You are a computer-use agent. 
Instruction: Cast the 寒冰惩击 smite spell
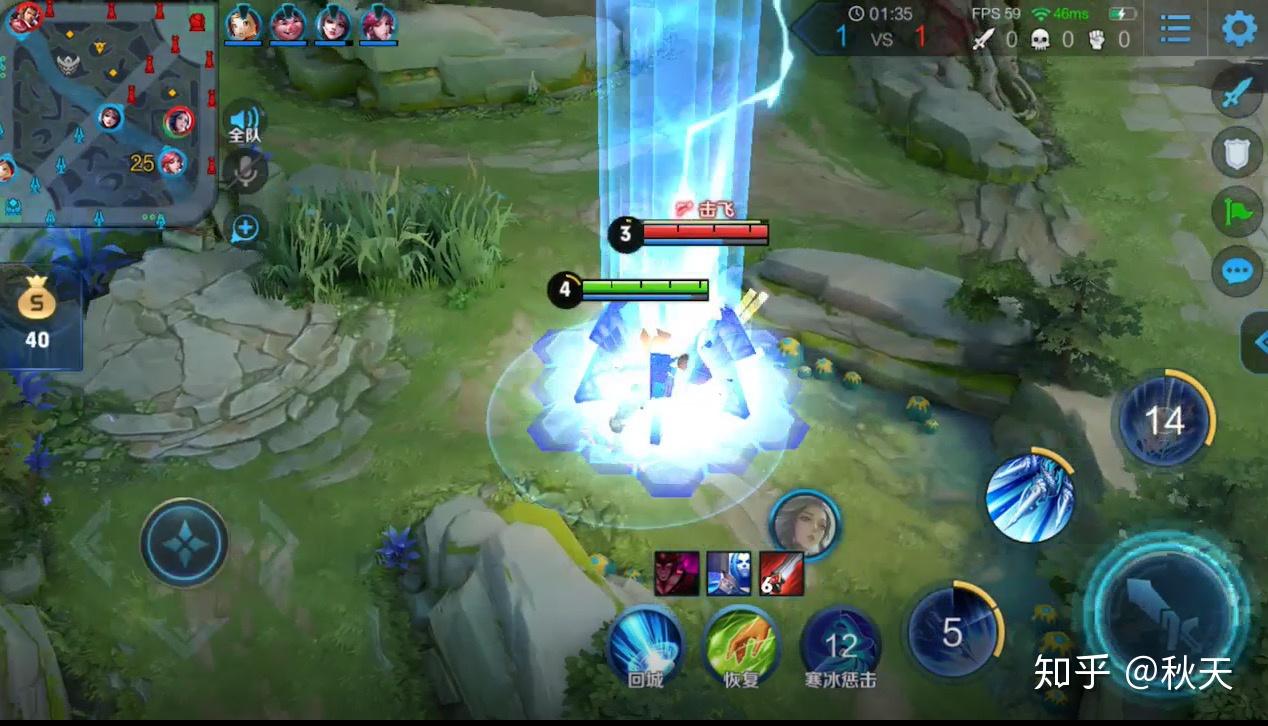pos(840,645)
